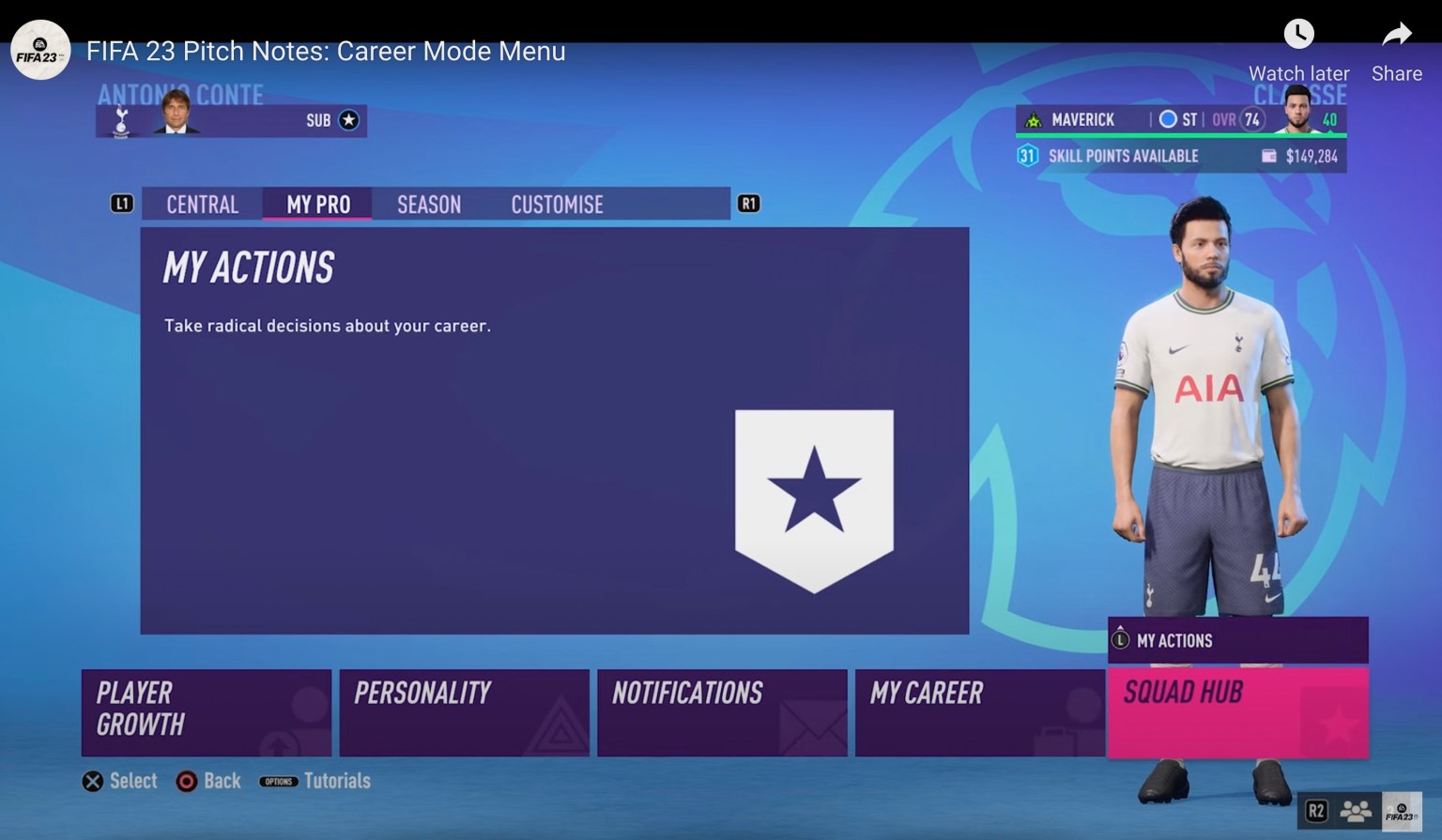The width and height of the screenshot is (1442, 840).
Task: Switch to the SEASON tab
Action: (x=428, y=205)
